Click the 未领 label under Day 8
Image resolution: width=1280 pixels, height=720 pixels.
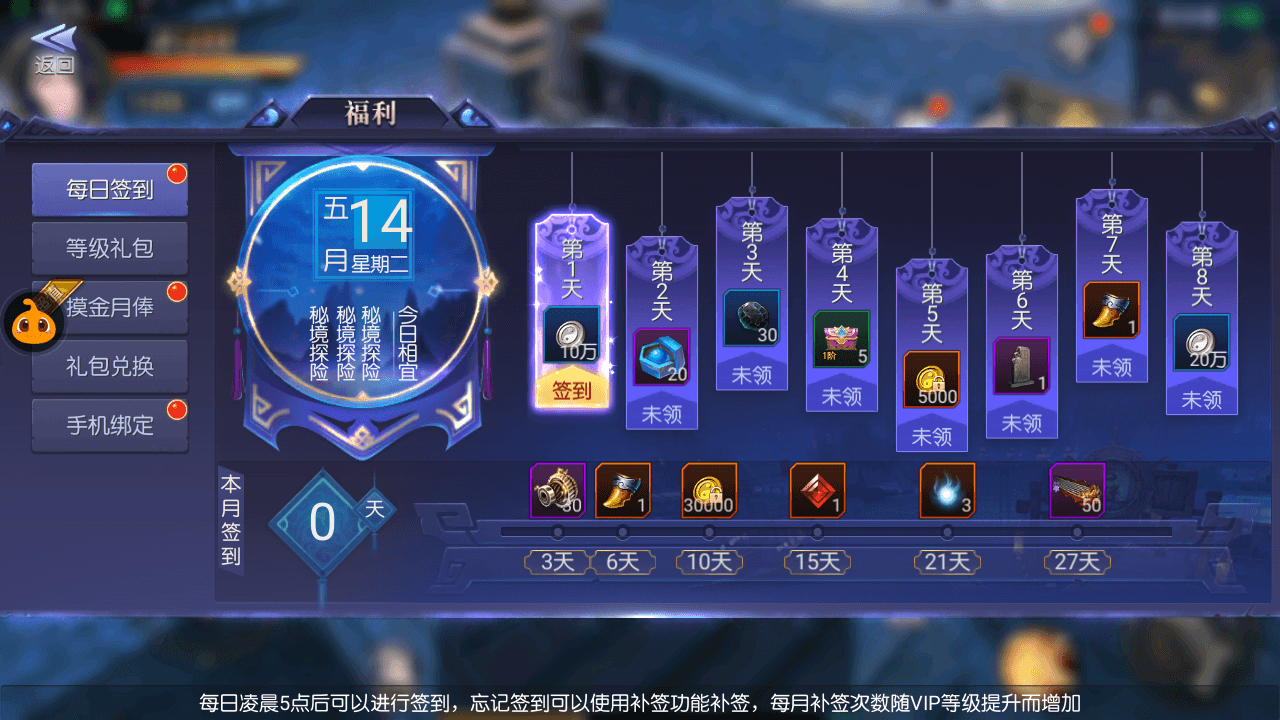pyautogui.click(x=1201, y=398)
